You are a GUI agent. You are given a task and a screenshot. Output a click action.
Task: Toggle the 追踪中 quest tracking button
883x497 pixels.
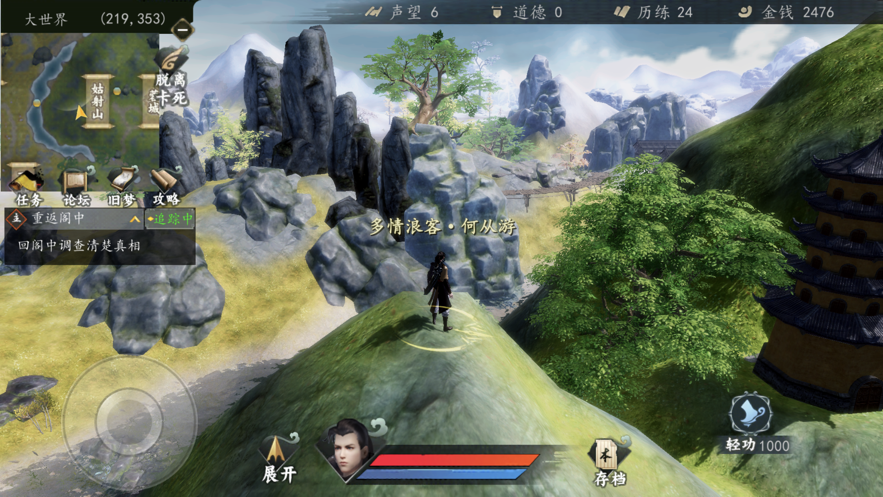(x=170, y=218)
